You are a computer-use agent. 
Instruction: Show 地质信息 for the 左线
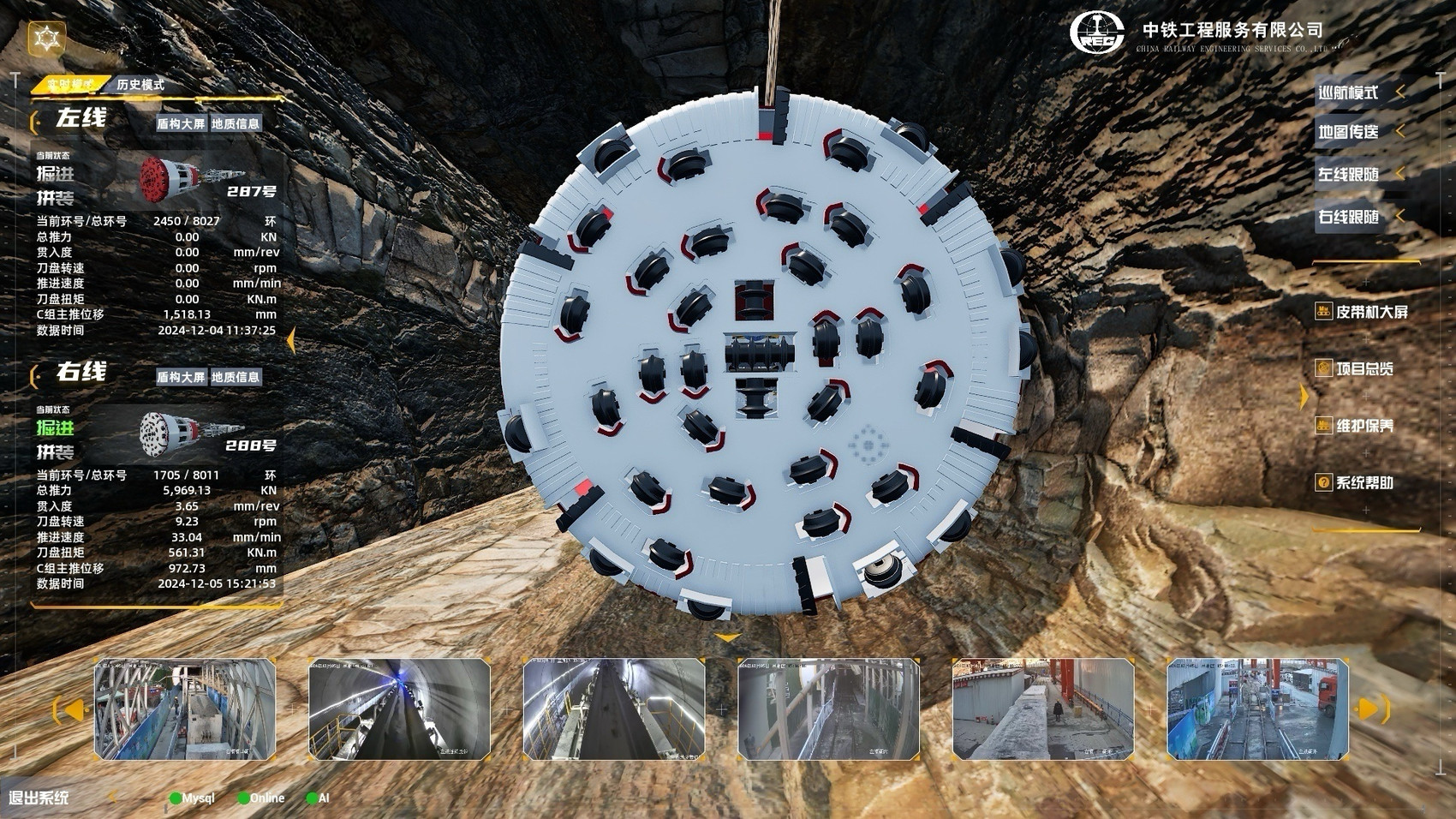tap(236, 123)
